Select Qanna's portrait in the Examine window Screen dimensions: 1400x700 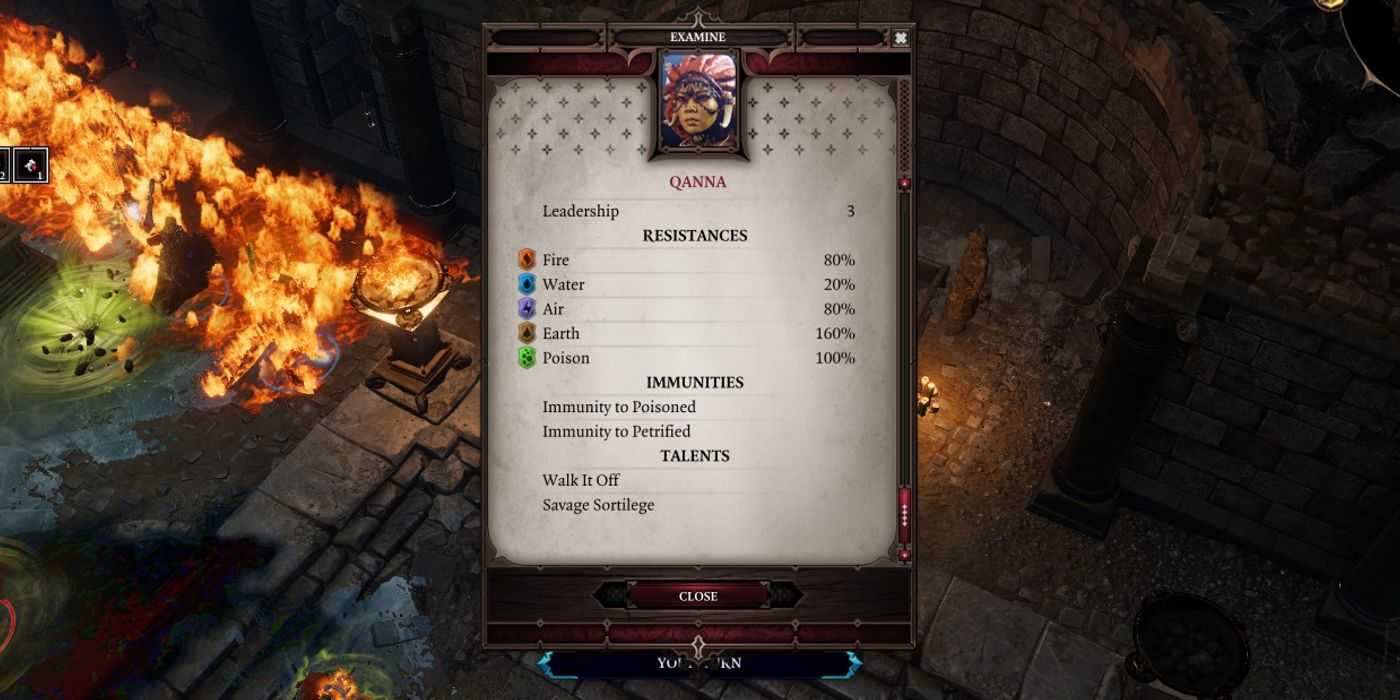(x=698, y=100)
